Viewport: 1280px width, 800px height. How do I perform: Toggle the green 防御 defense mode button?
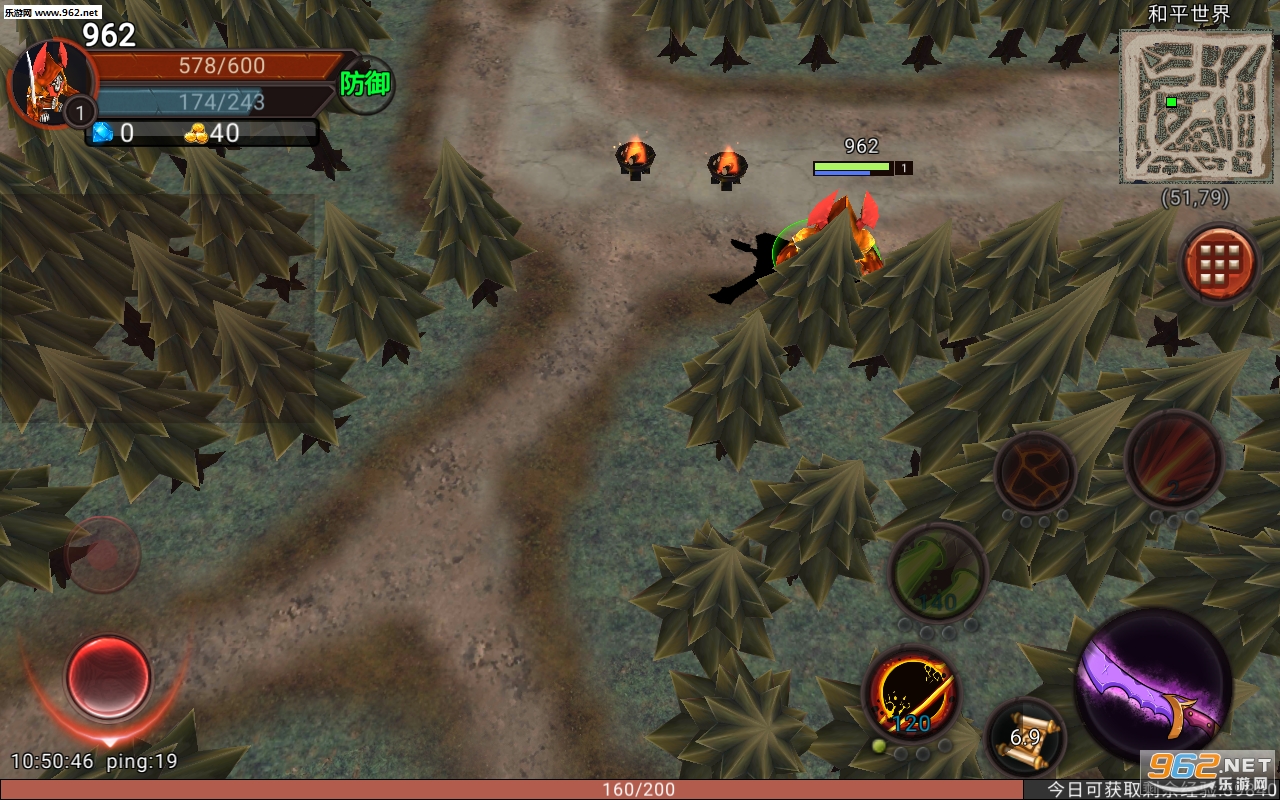[365, 84]
